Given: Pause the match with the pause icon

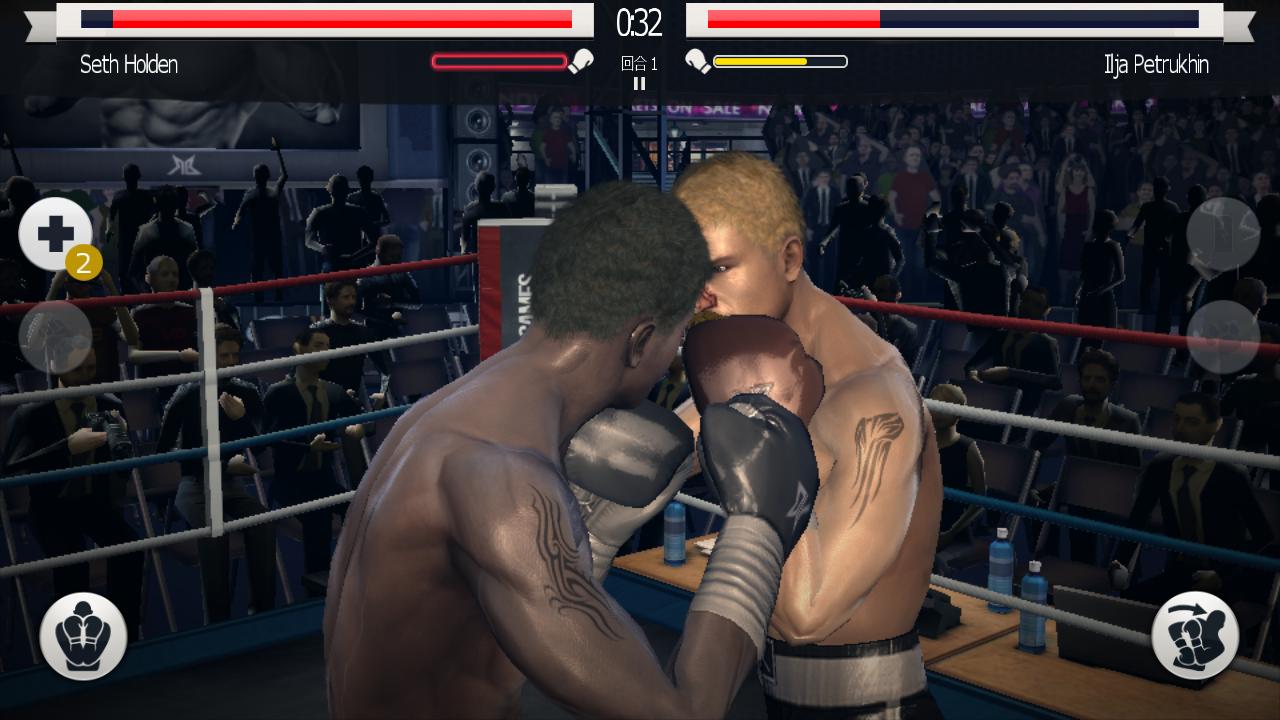Looking at the screenshot, I should point(639,84).
